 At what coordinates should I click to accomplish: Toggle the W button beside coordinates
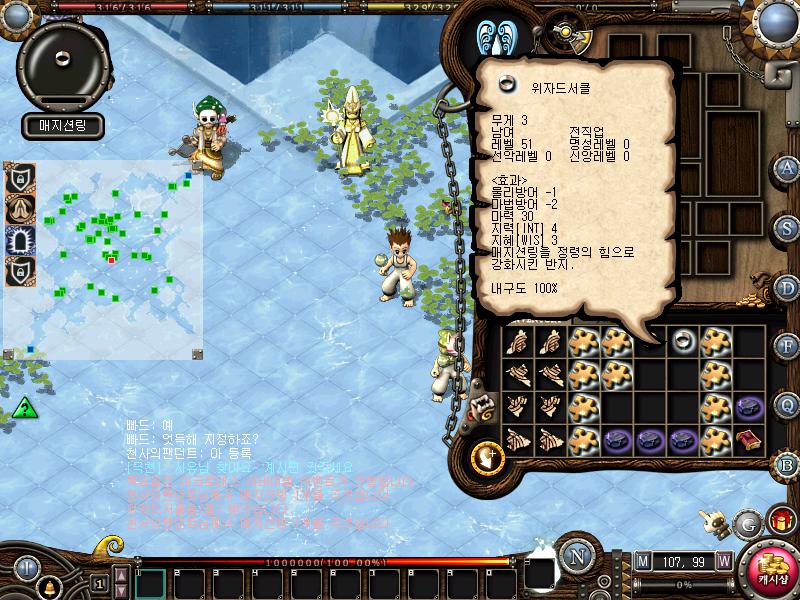point(723,560)
